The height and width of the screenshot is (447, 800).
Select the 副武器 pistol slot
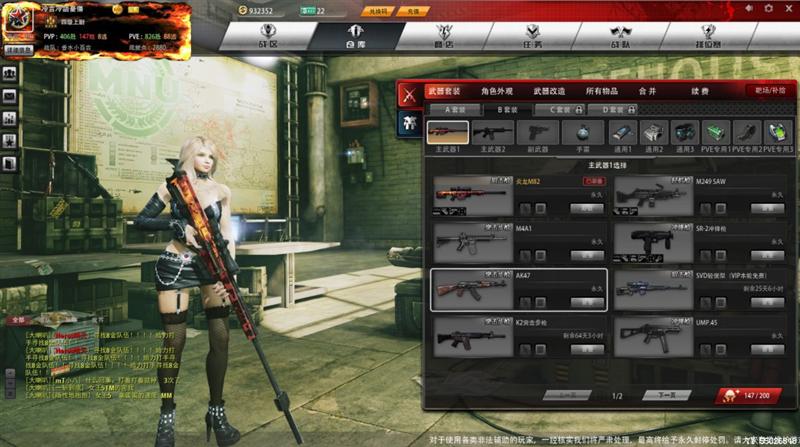click(538, 134)
